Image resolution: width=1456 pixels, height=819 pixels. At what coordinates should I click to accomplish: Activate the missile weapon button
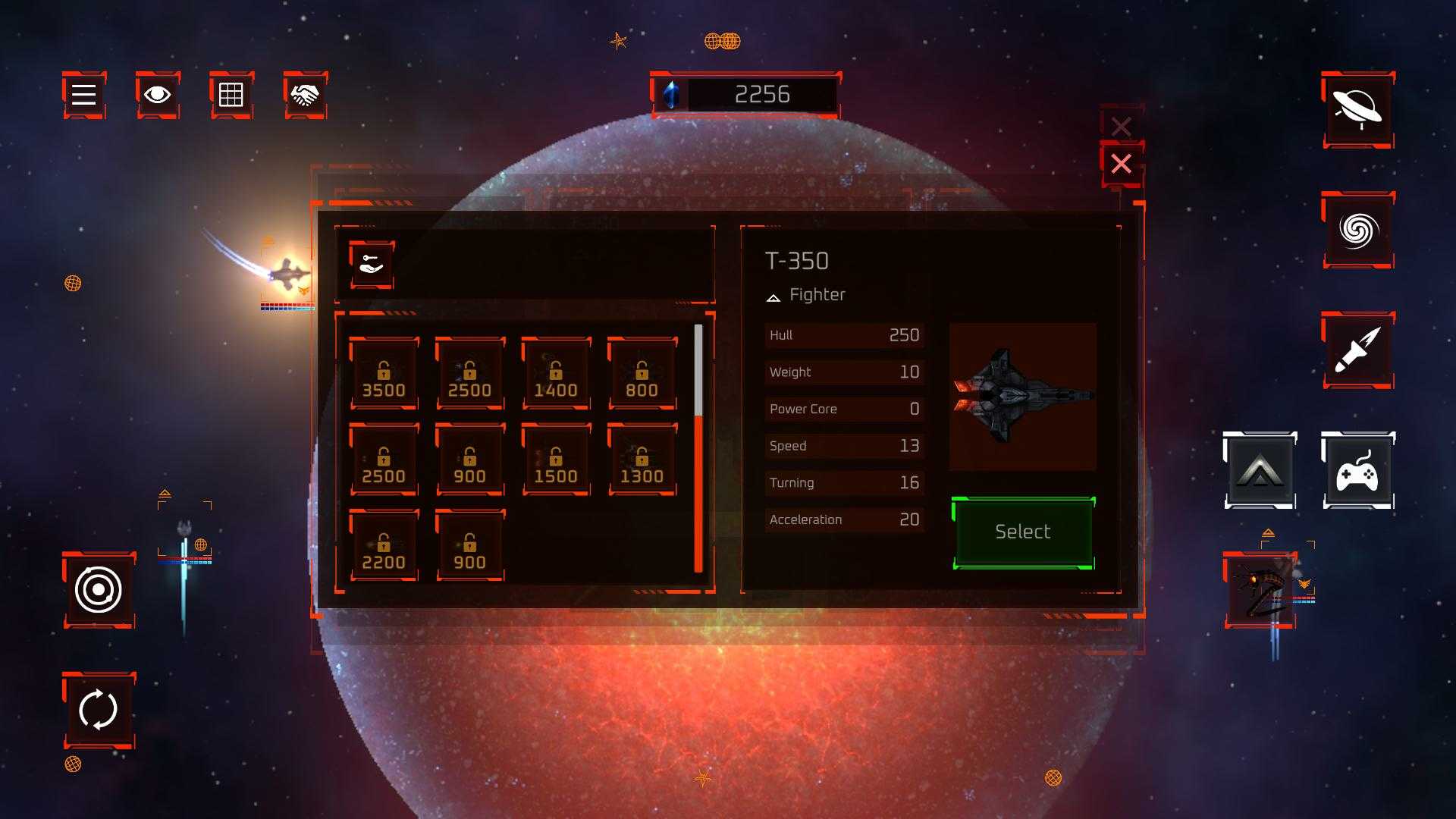point(1357,350)
